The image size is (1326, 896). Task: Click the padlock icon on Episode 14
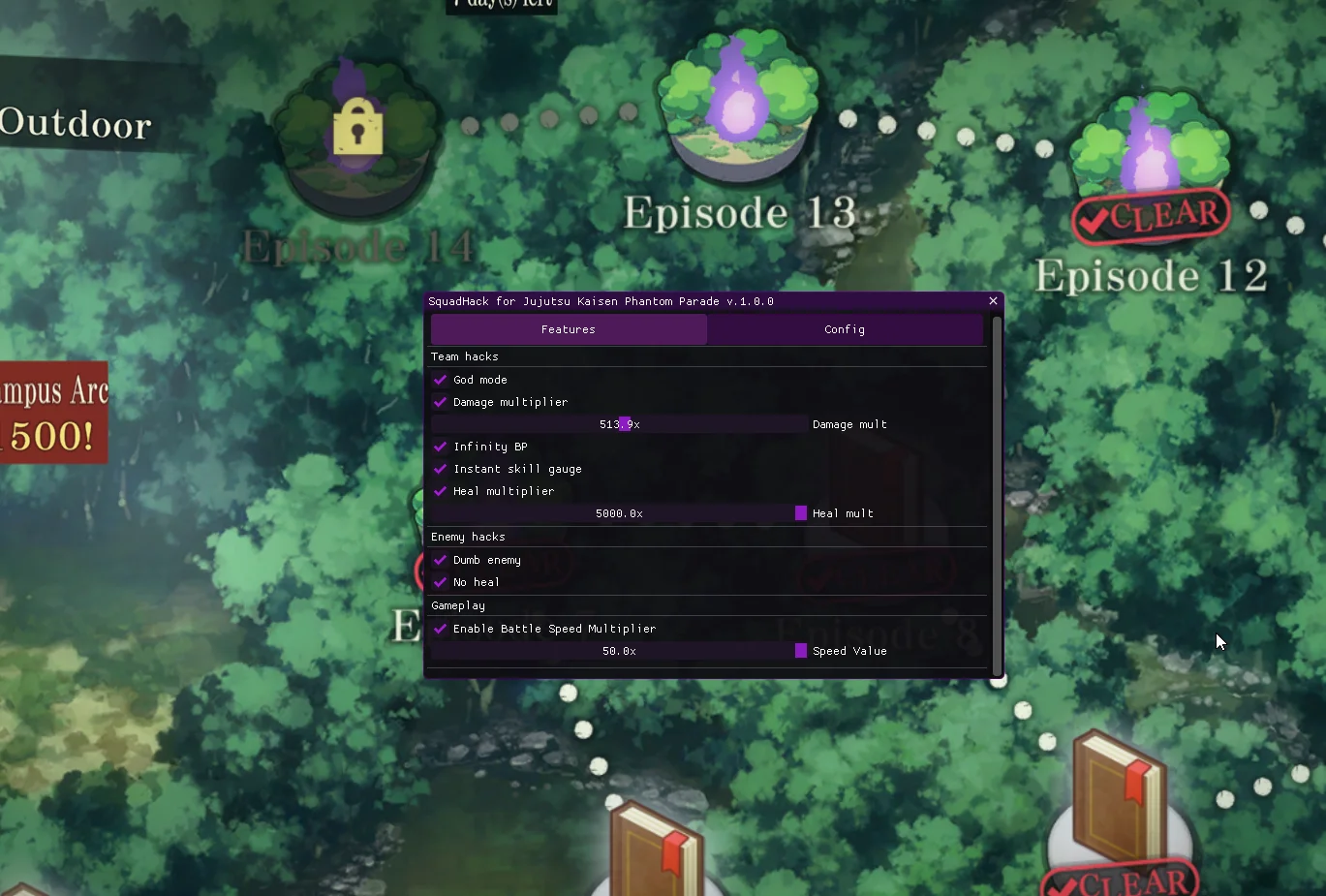[x=357, y=125]
